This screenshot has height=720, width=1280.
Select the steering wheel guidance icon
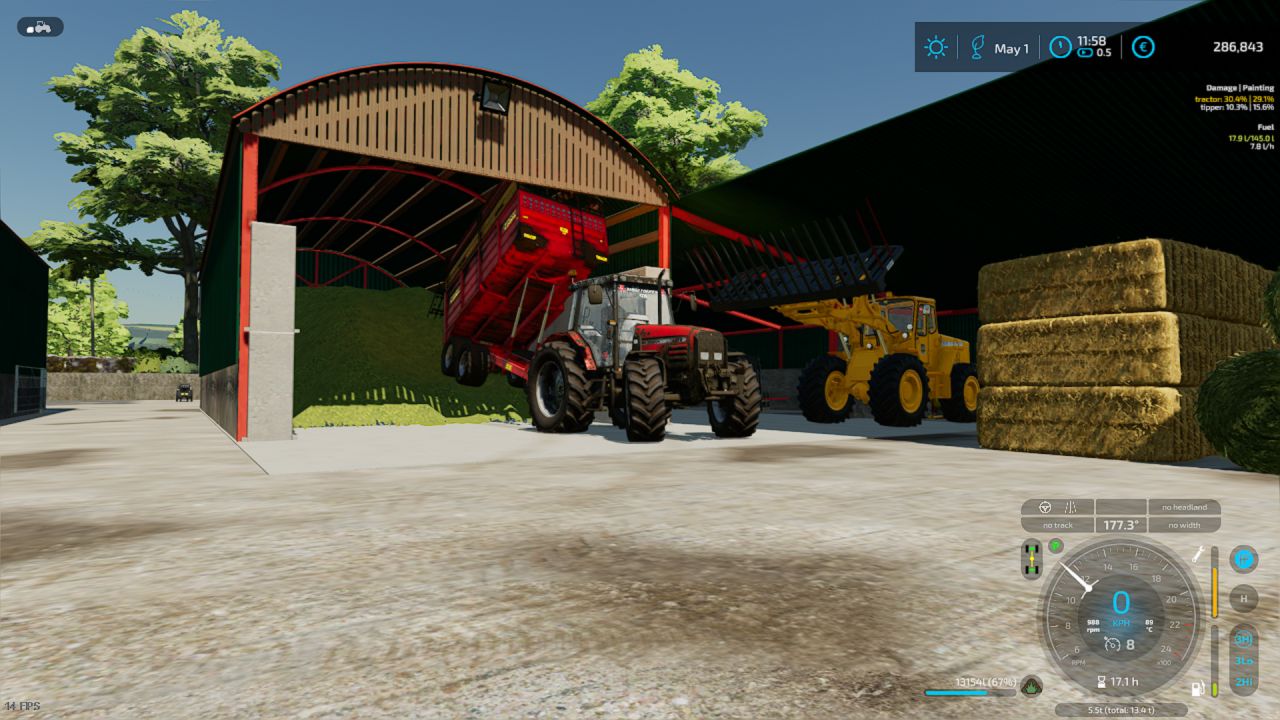coord(1044,505)
